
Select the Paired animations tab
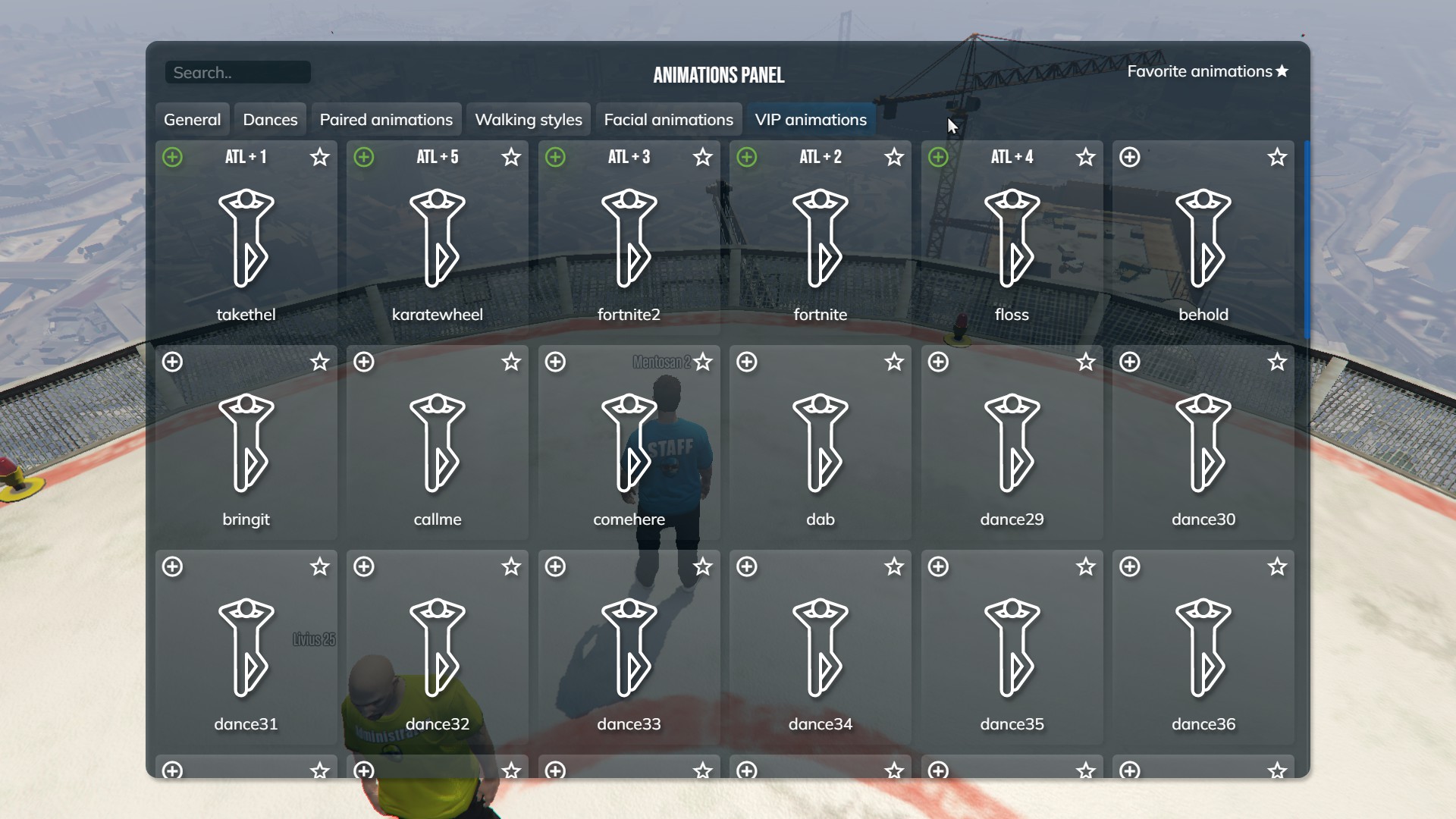click(386, 120)
